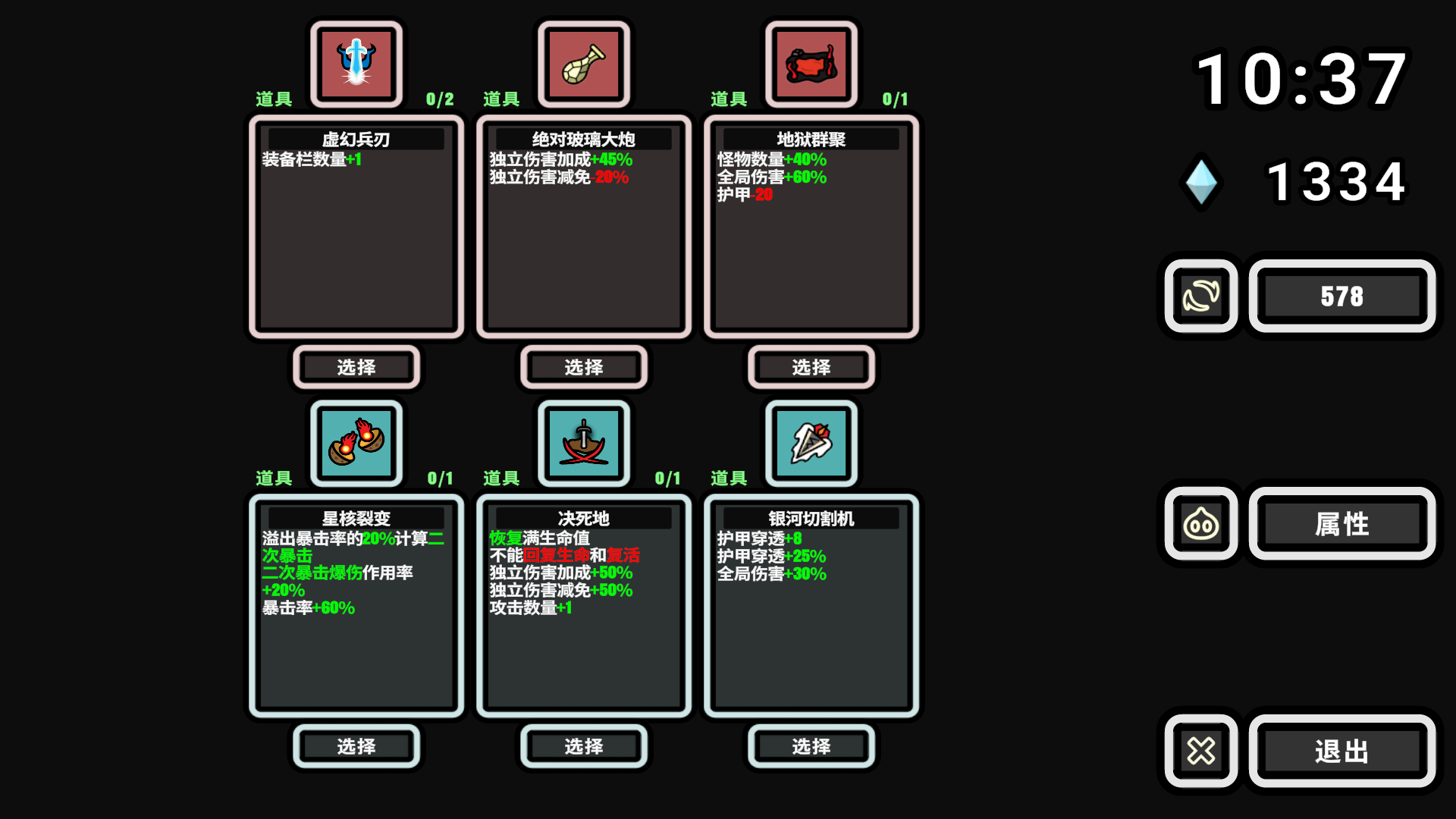The image size is (1456, 819).
Task: Click the 星核裂变 flaming orbs icon
Action: click(x=356, y=443)
